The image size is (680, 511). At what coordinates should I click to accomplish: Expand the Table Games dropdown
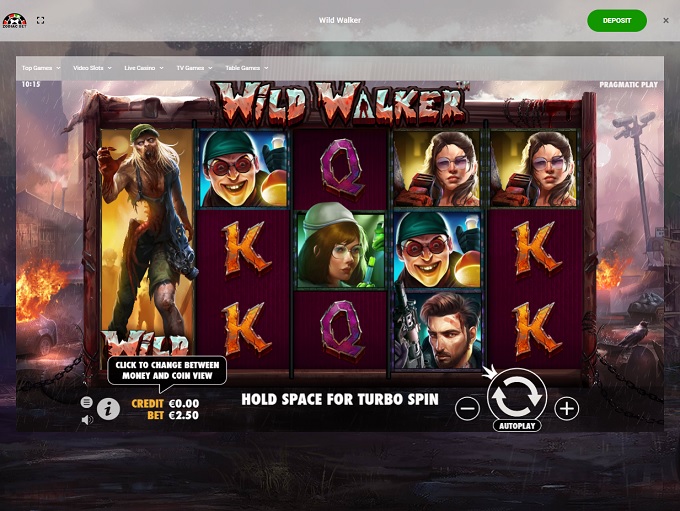[x=245, y=68]
